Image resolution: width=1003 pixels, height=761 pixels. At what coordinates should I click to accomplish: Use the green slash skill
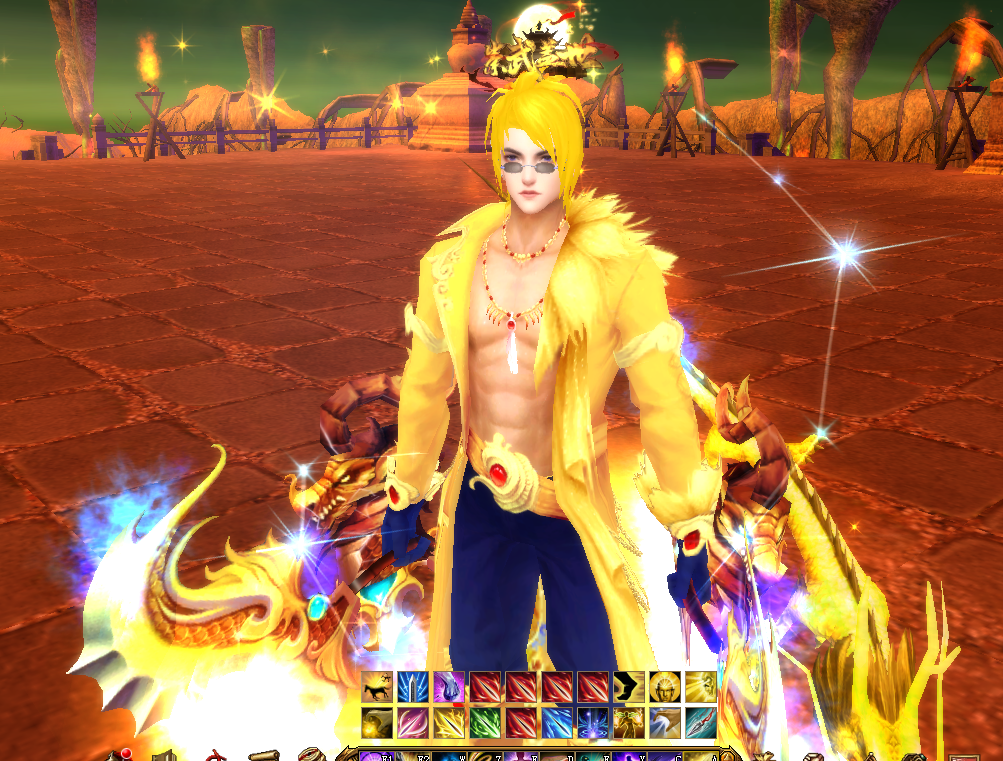(485, 723)
